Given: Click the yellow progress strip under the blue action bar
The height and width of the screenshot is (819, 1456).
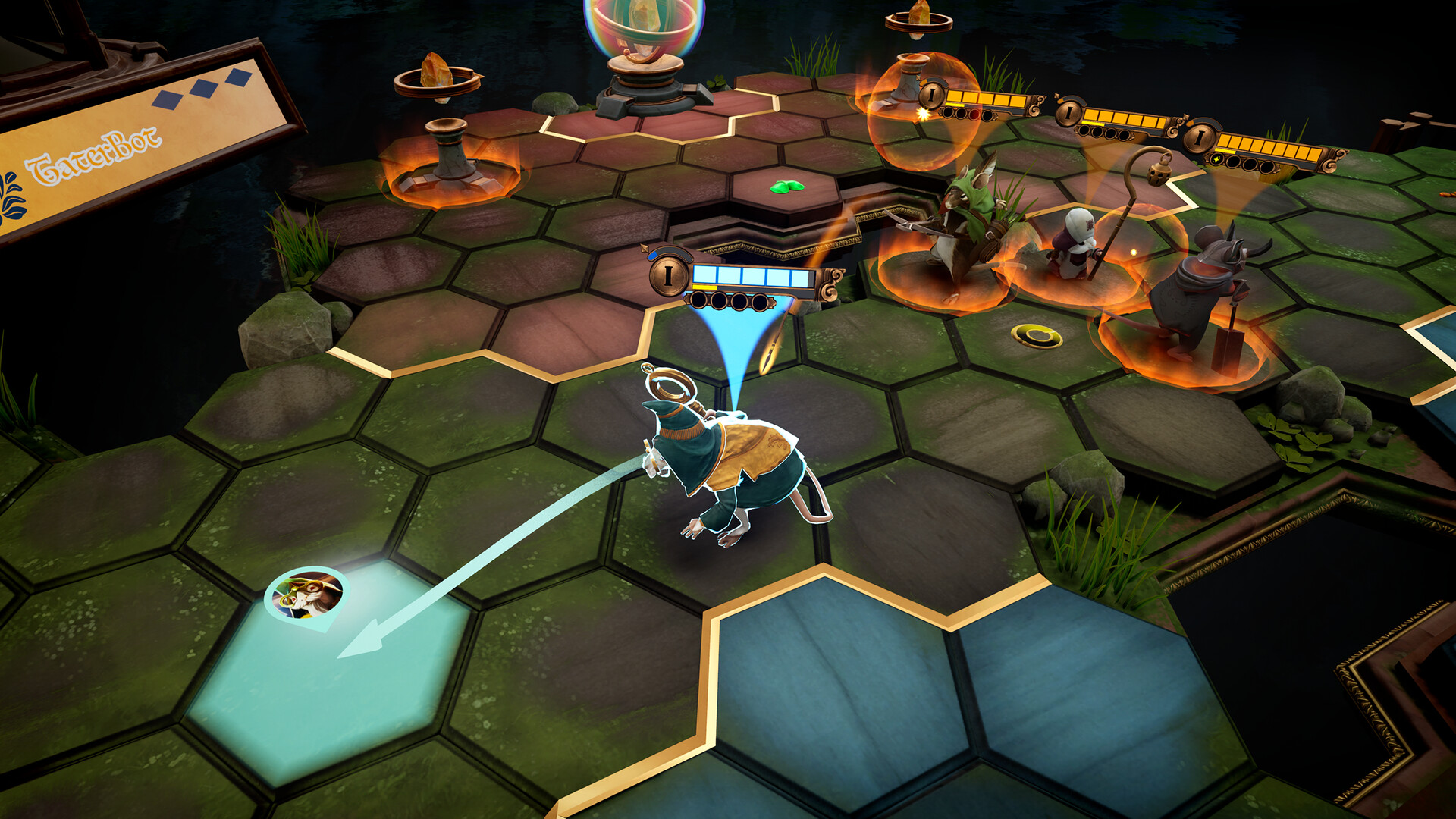Looking at the screenshot, I should coord(704,287).
